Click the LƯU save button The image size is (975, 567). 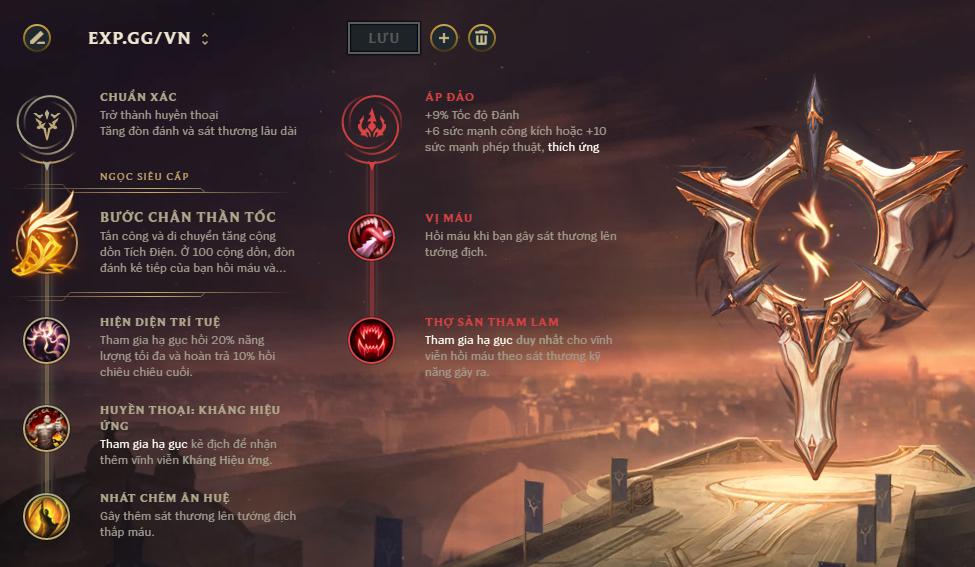click(x=384, y=38)
